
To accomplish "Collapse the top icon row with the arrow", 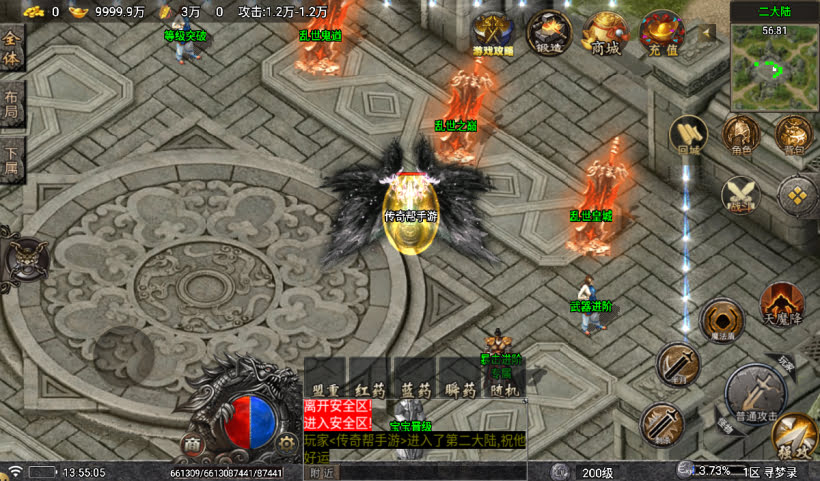I will (708, 32).
